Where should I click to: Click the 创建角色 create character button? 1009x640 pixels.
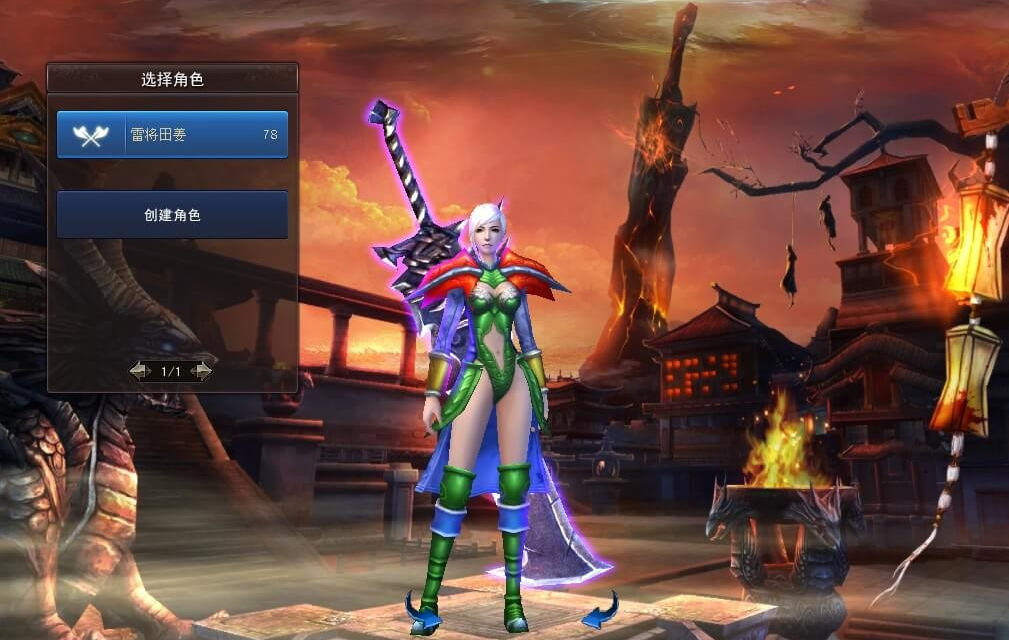click(x=172, y=215)
